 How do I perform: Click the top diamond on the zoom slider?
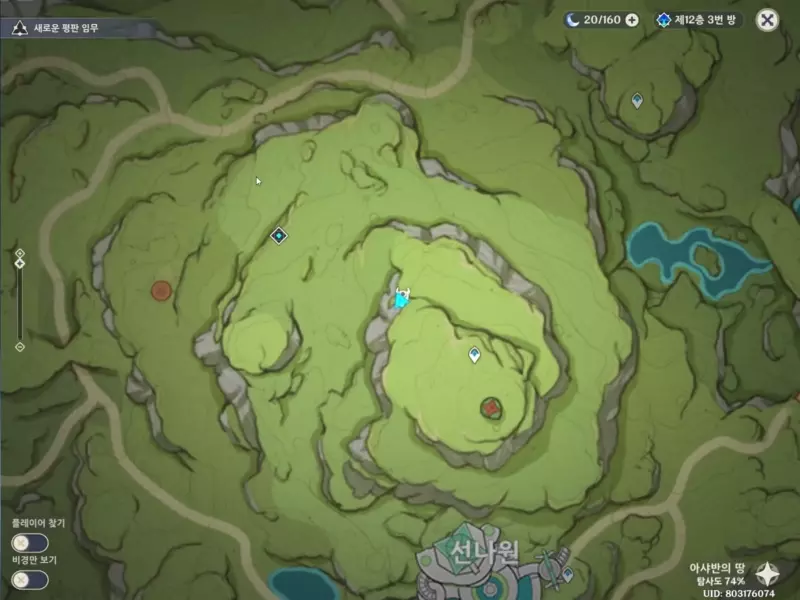coord(19,253)
